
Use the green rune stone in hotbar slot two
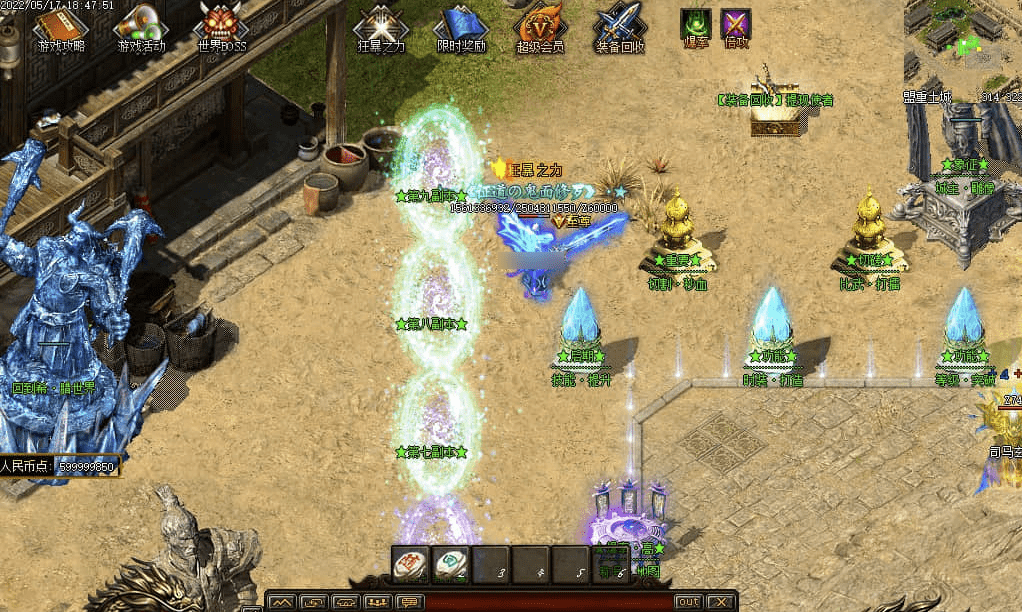(450, 565)
